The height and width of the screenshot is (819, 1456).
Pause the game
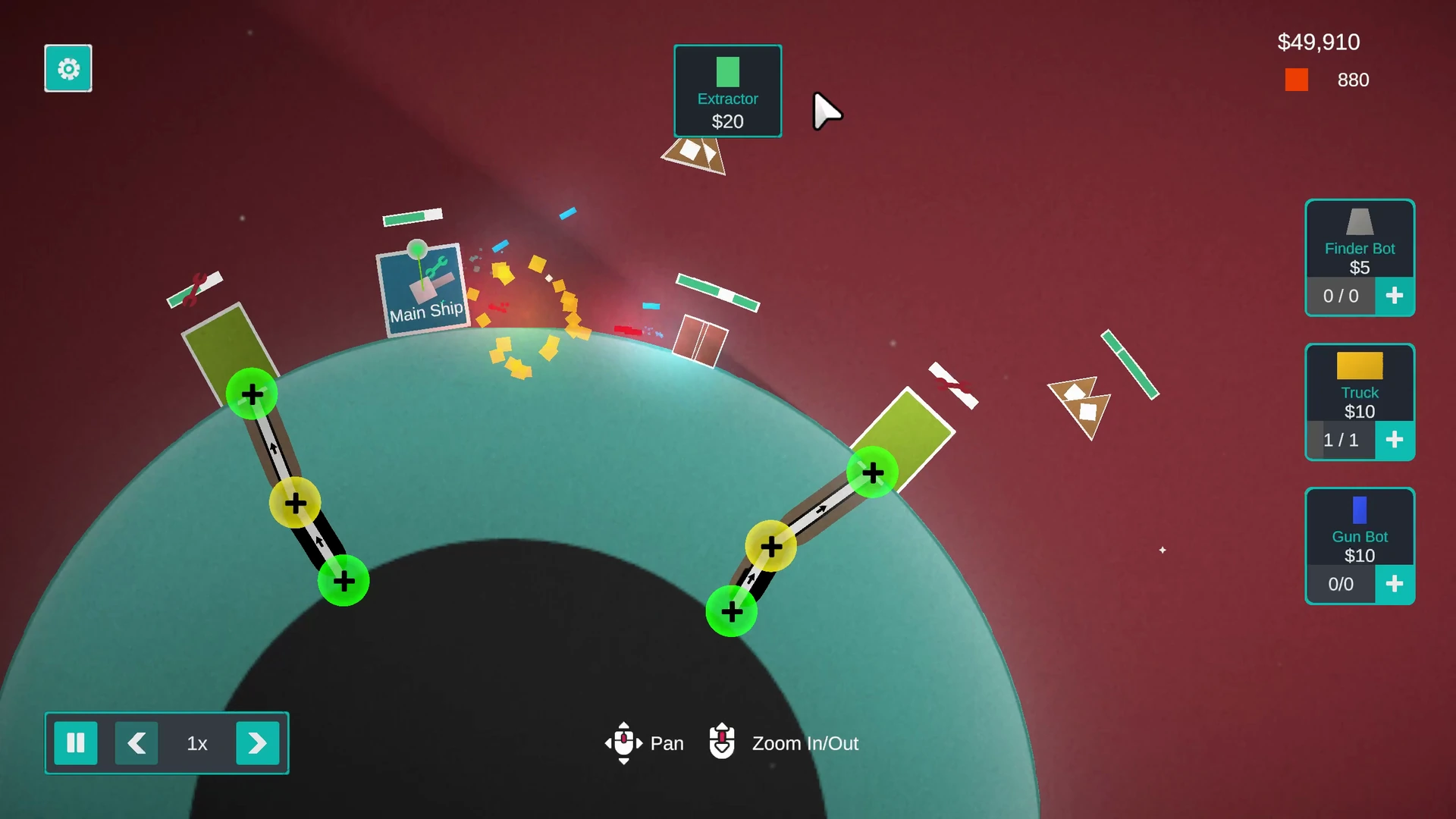(76, 743)
